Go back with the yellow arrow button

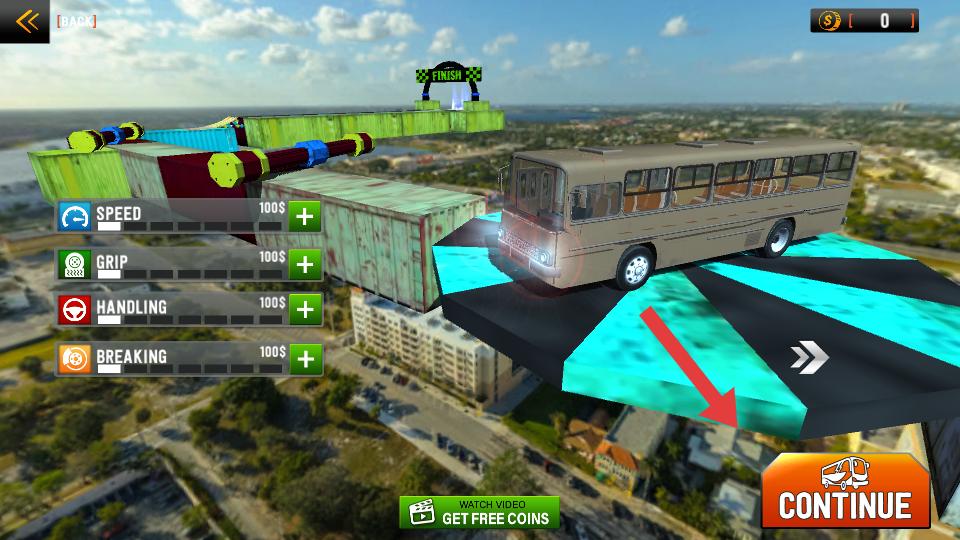point(24,21)
